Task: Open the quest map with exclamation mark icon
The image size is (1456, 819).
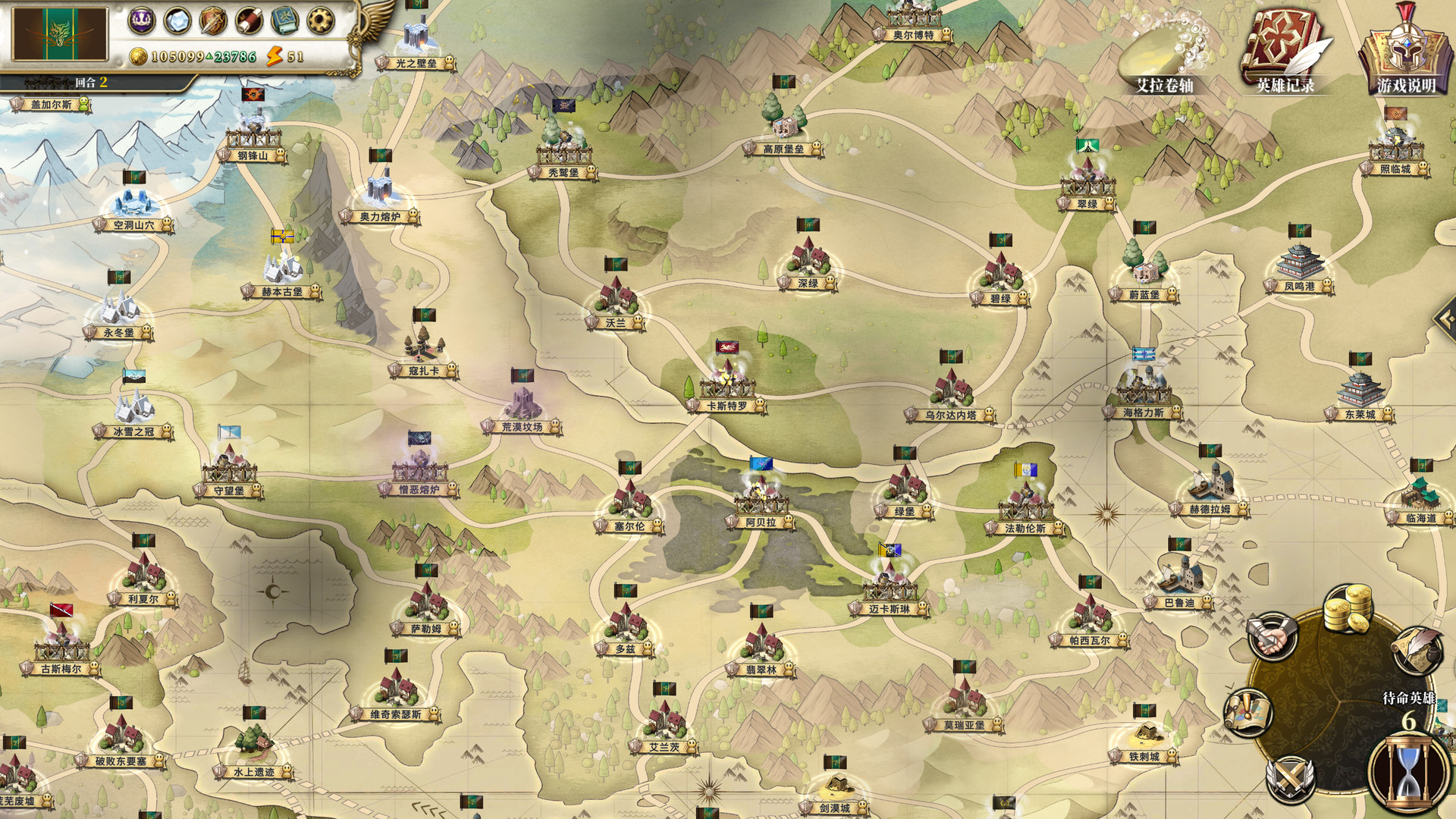Action: 1249,714
